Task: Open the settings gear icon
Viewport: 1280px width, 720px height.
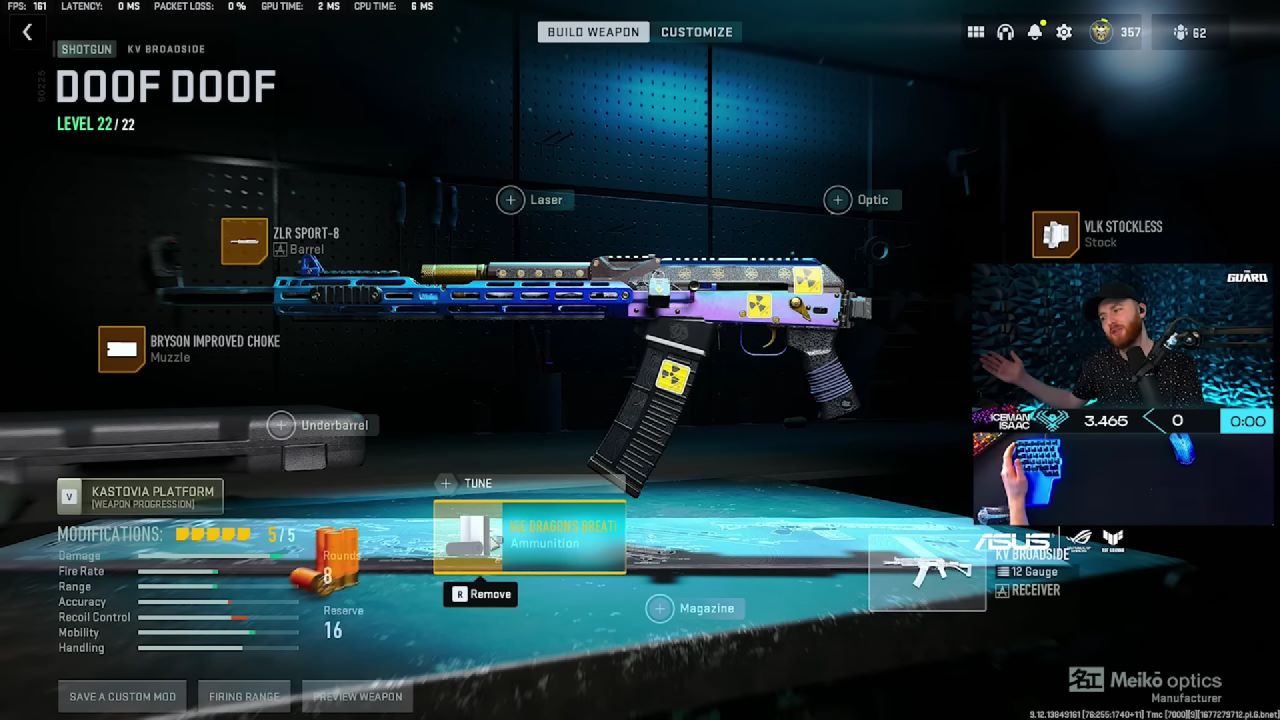Action: pos(1062,31)
